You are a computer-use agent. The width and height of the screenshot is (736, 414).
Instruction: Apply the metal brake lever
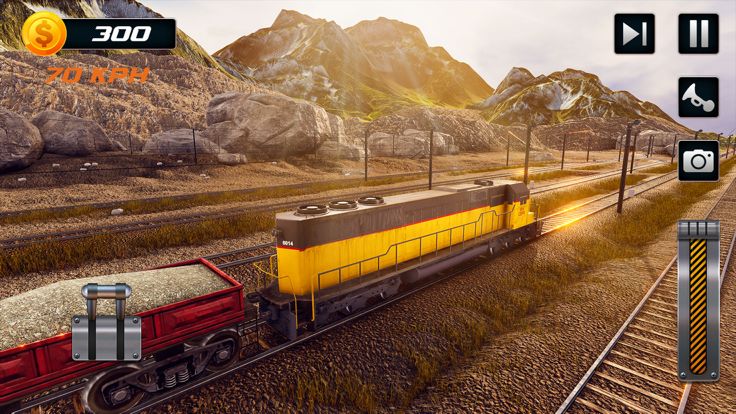pyautogui.click(x=106, y=323)
